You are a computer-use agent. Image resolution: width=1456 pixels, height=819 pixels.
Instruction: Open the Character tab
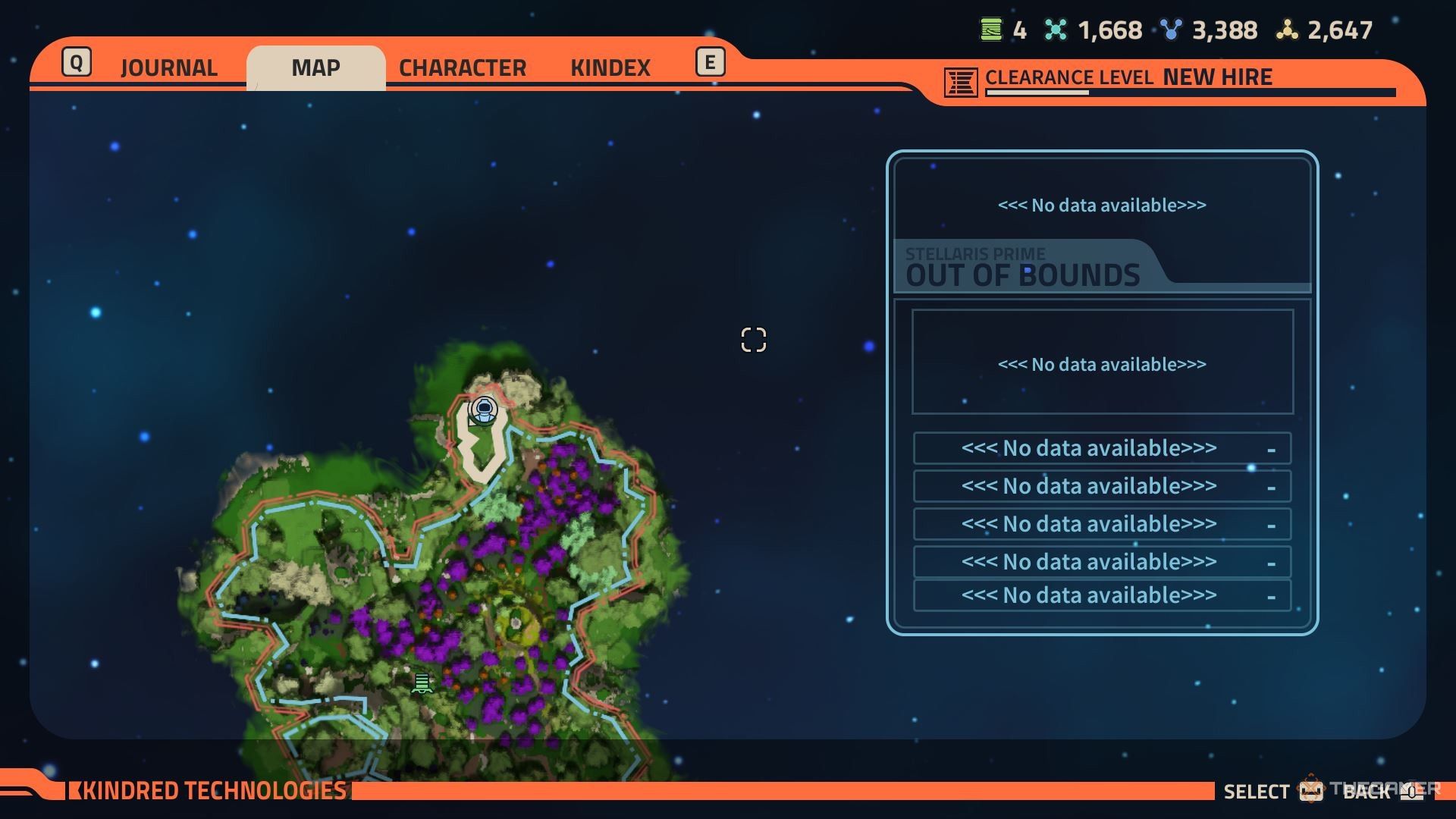[462, 68]
